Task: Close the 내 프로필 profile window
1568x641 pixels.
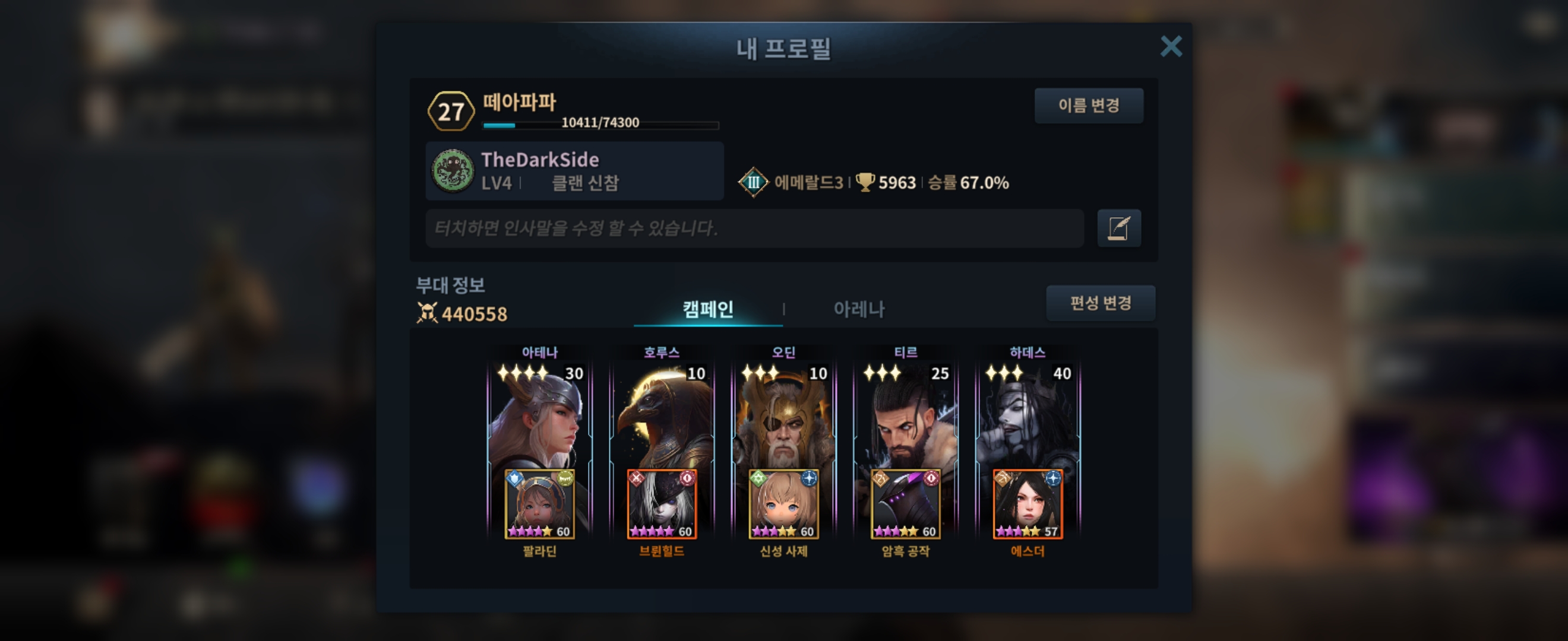Action: 1171,46
